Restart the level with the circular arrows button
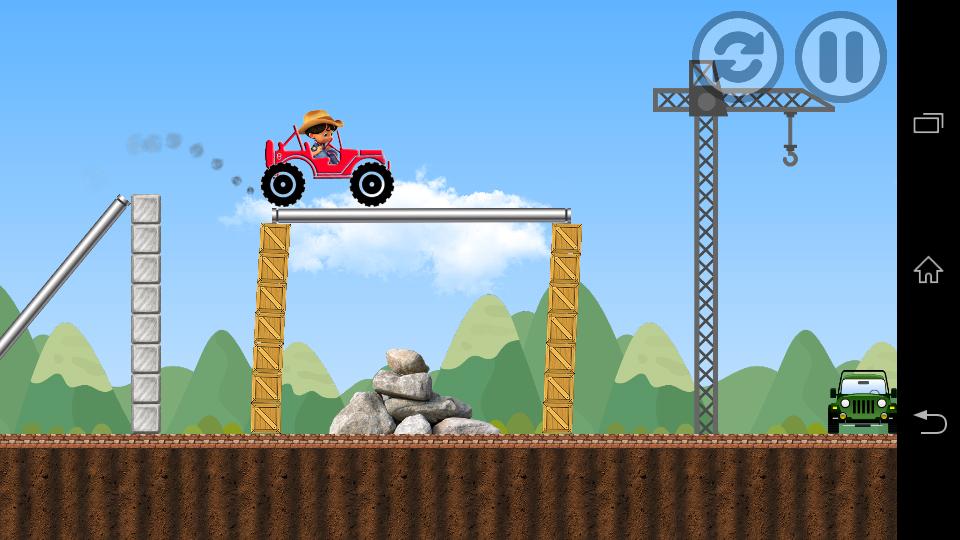The image size is (960, 540). click(x=738, y=56)
